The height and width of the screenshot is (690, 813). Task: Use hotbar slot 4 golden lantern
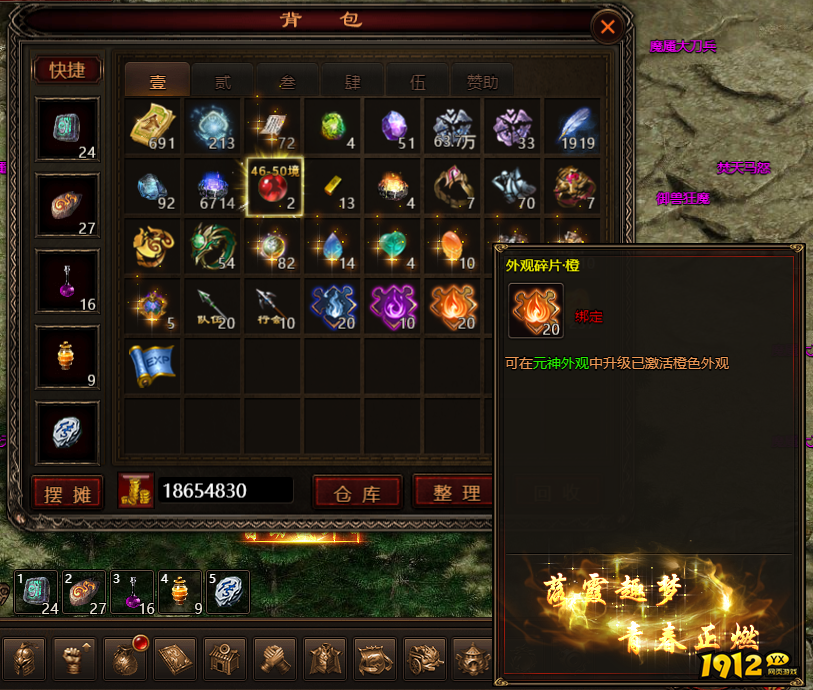coord(180,591)
